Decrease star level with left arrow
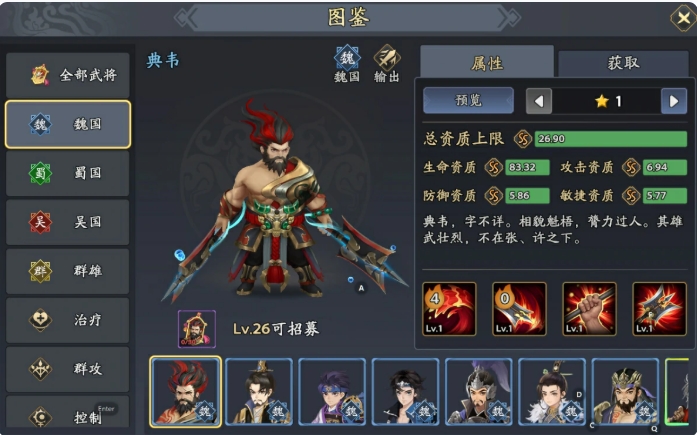 (539, 100)
